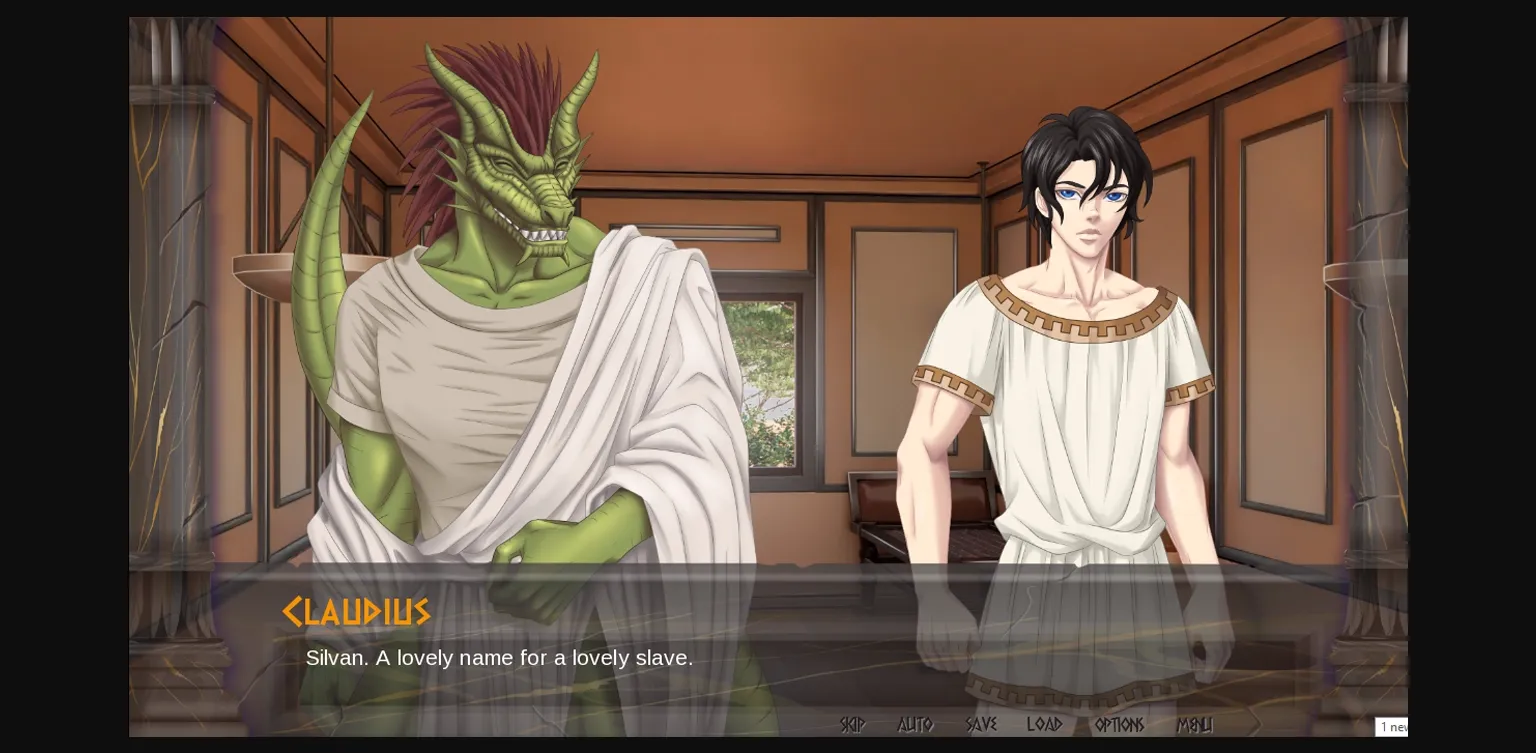Select the Auto icon for automatic playback

click(x=915, y=725)
